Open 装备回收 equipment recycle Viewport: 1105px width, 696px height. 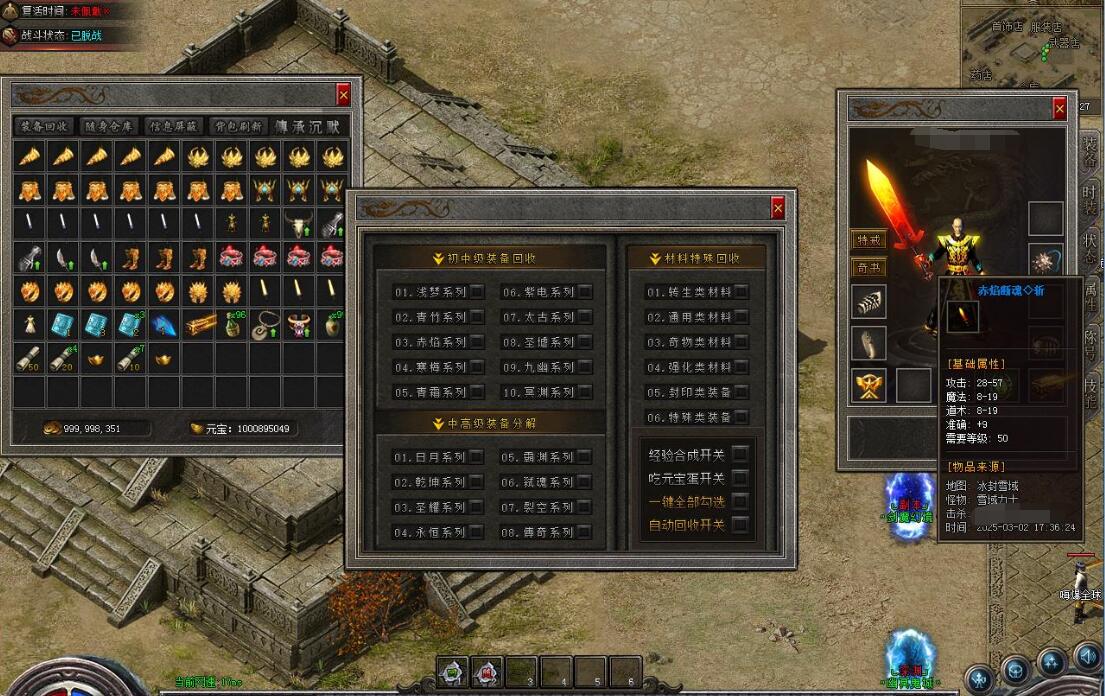[x=44, y=126]
